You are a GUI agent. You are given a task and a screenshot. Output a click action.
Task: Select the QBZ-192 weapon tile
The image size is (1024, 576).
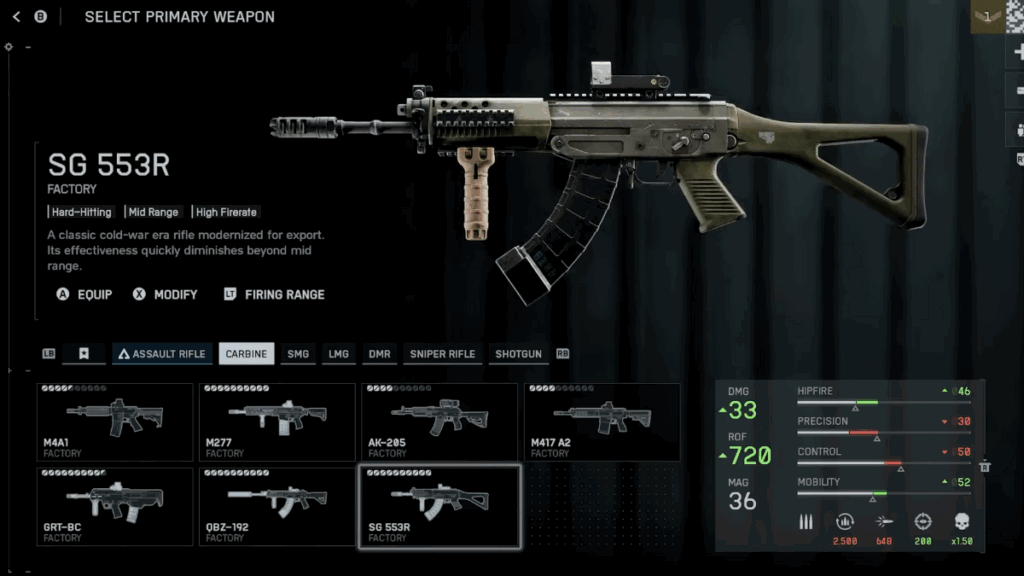277,505
